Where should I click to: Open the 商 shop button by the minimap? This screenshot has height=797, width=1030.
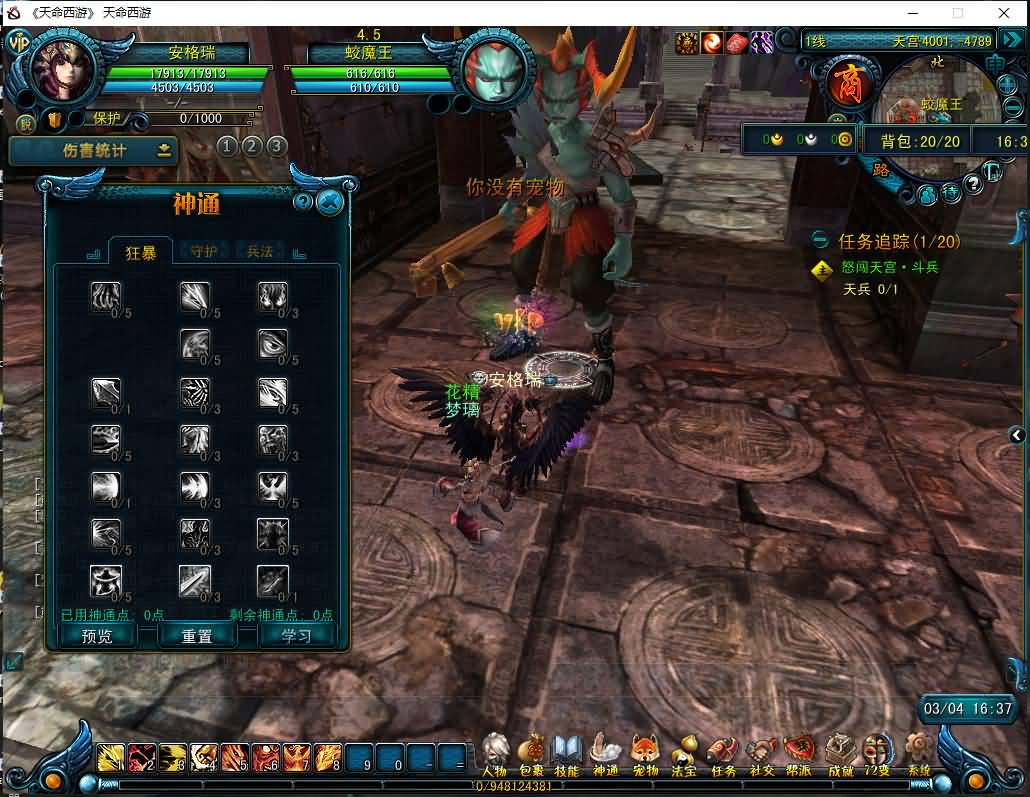[845, 84]
